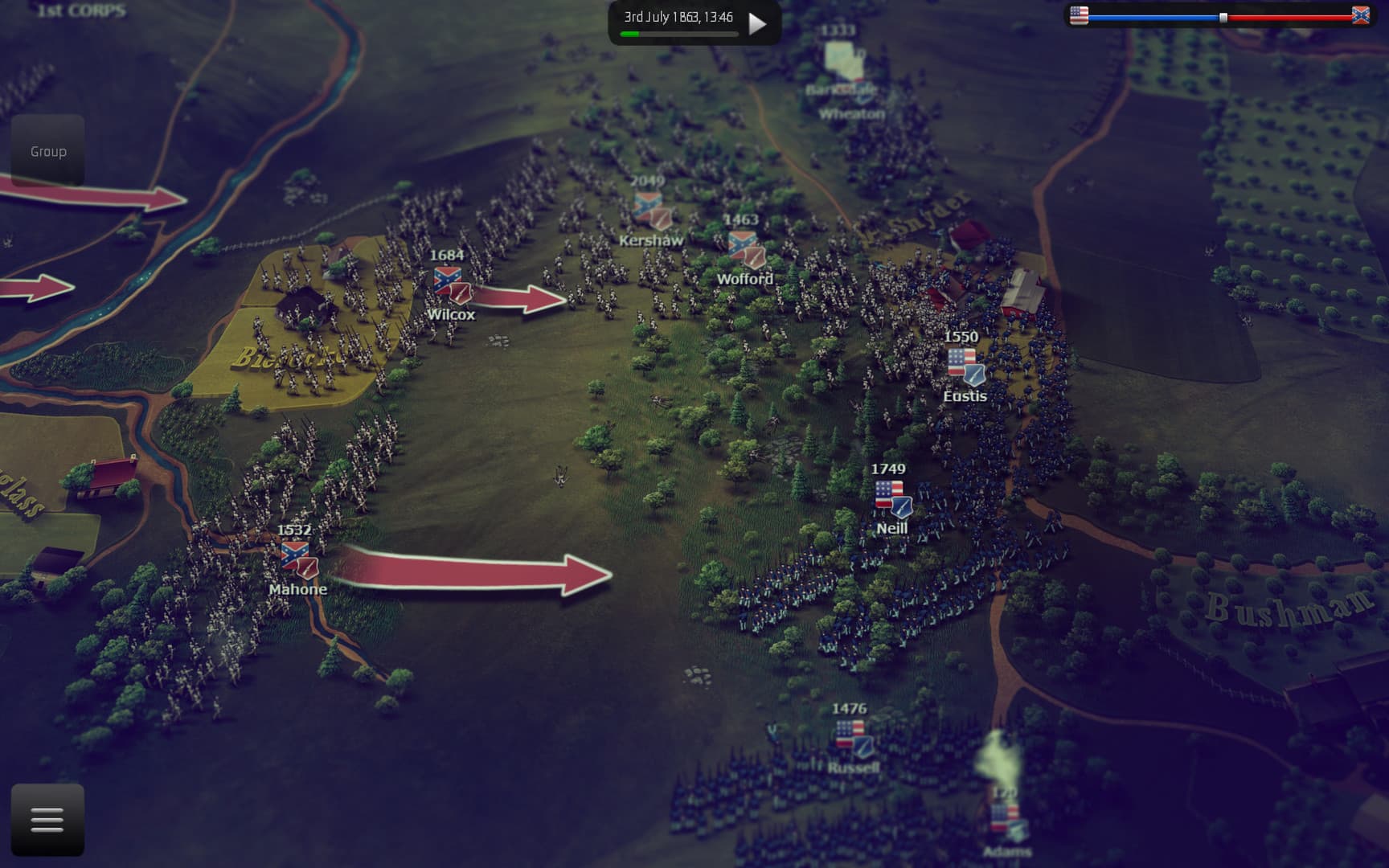The height and width of the screenshot is (868, 1389).
Task: Click the handle on the army strength slider
Action: (x=1223, y=15)
